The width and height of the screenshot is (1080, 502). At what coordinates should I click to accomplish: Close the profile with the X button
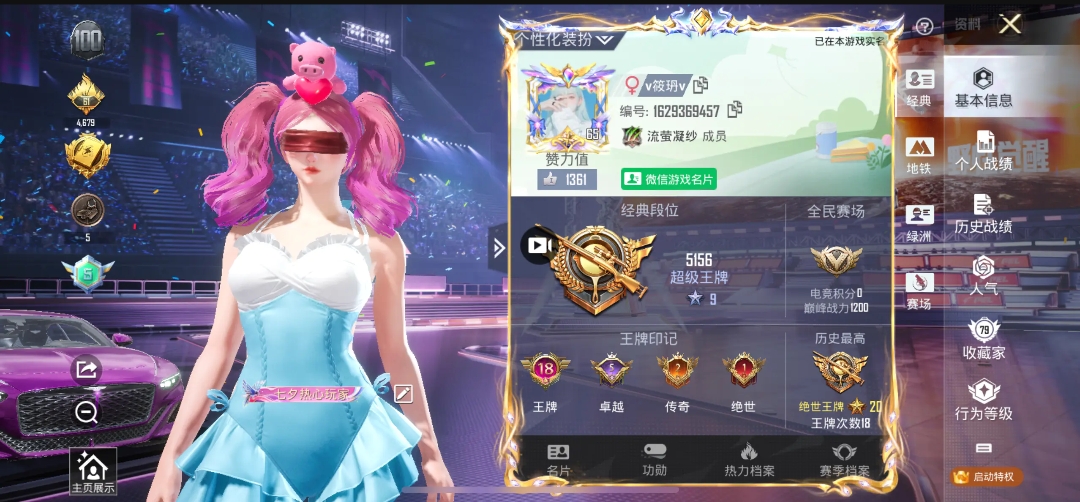(x=1010, y=24)
